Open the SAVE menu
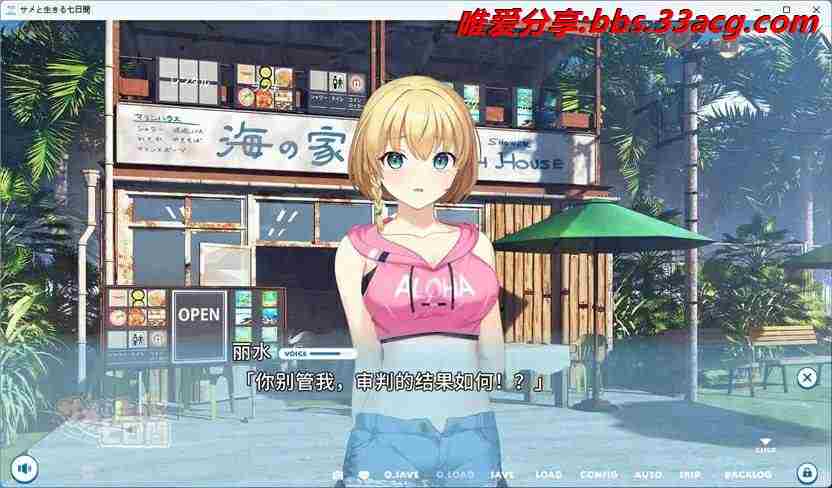 (x=503, y=474)
